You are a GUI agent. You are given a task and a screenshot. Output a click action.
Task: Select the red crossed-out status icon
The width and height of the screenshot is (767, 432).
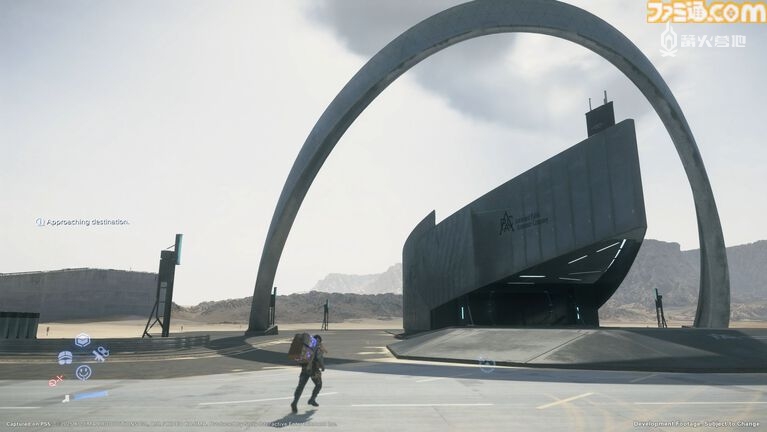tap(56, 380)
